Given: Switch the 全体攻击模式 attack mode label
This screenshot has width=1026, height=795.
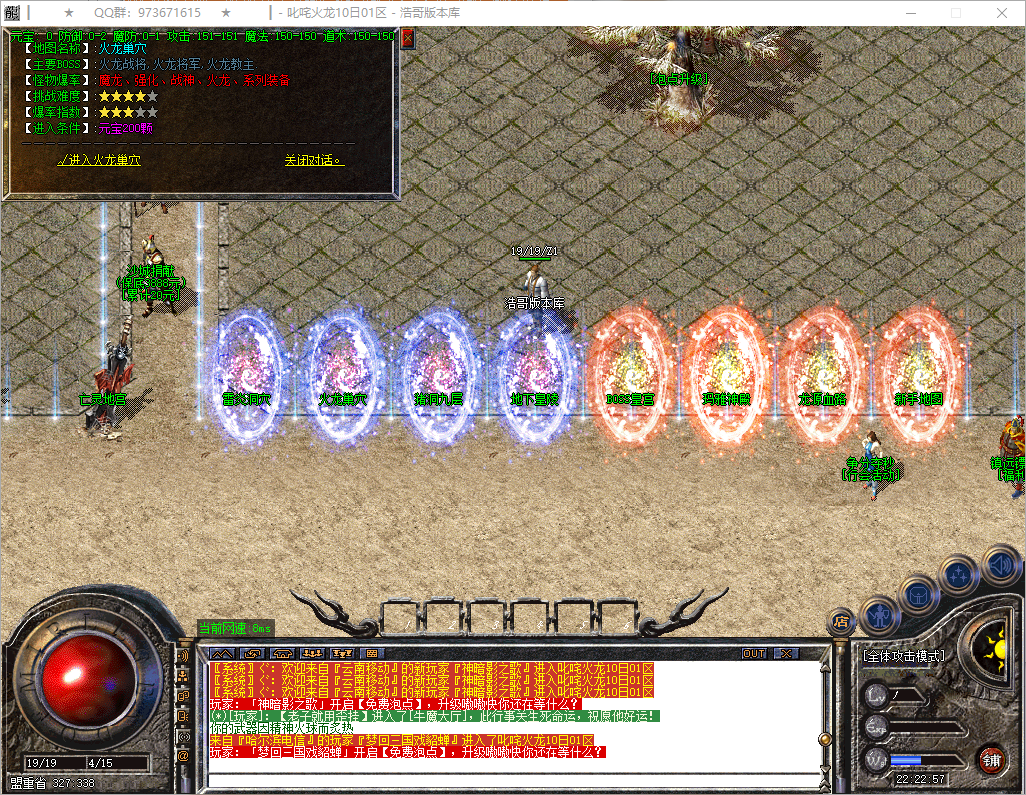Looking at the screenshot, I should pyautogui.click(x=902, y=656).
